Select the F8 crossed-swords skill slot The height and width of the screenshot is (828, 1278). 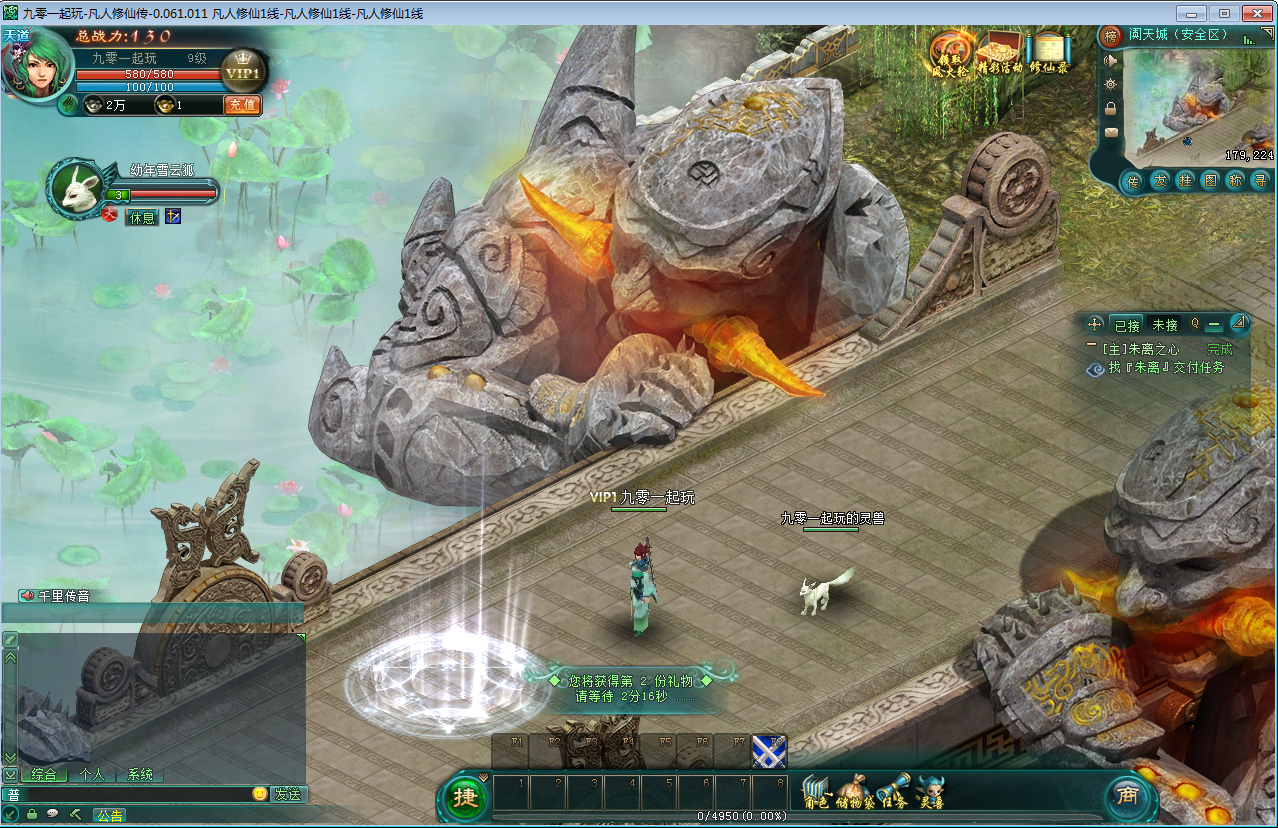click(769, 751)
